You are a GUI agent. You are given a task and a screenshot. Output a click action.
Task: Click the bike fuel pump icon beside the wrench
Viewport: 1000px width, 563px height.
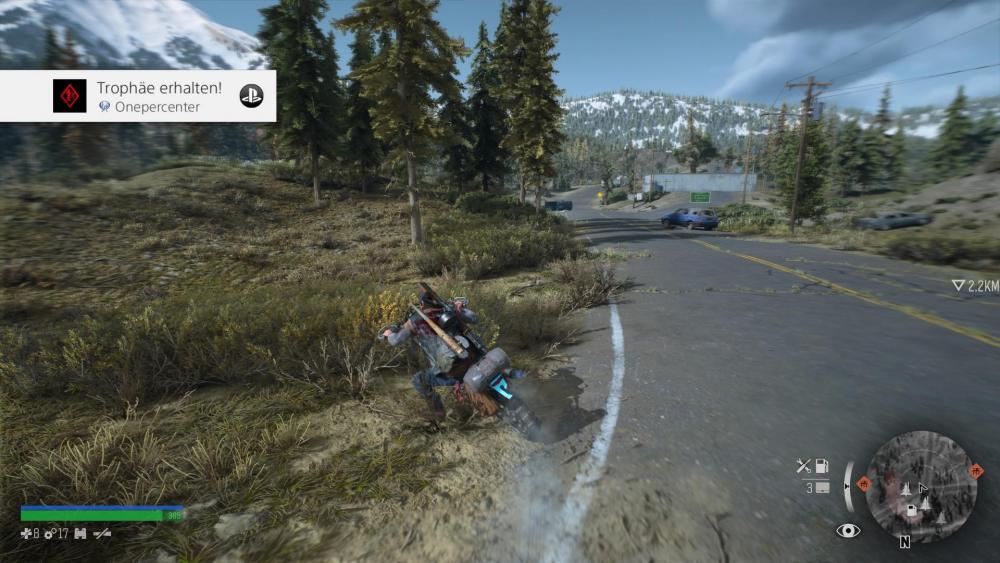click(x=821, y=465)
